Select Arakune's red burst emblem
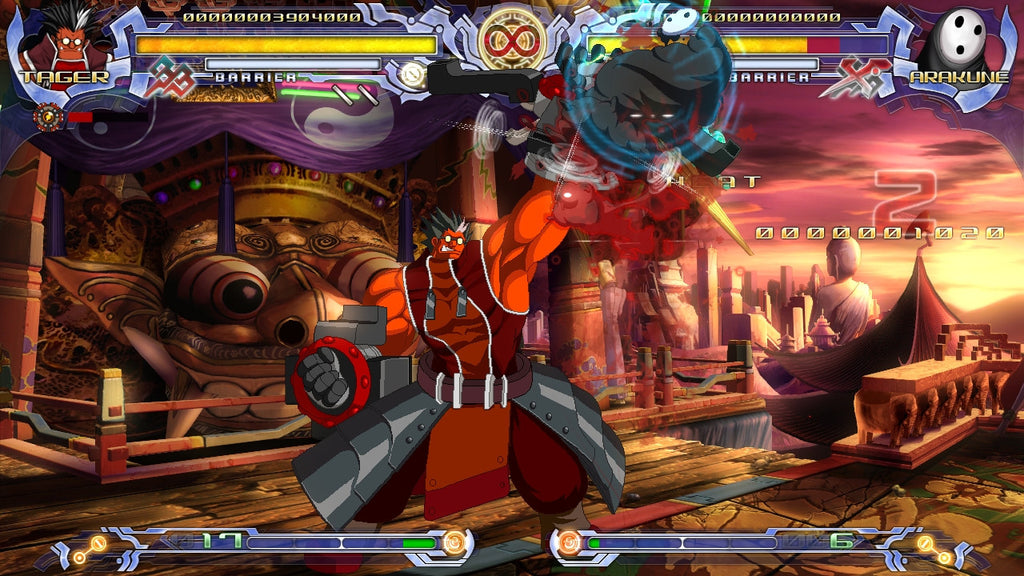Viewport: 1024px width, 576px height. point(853,78)
